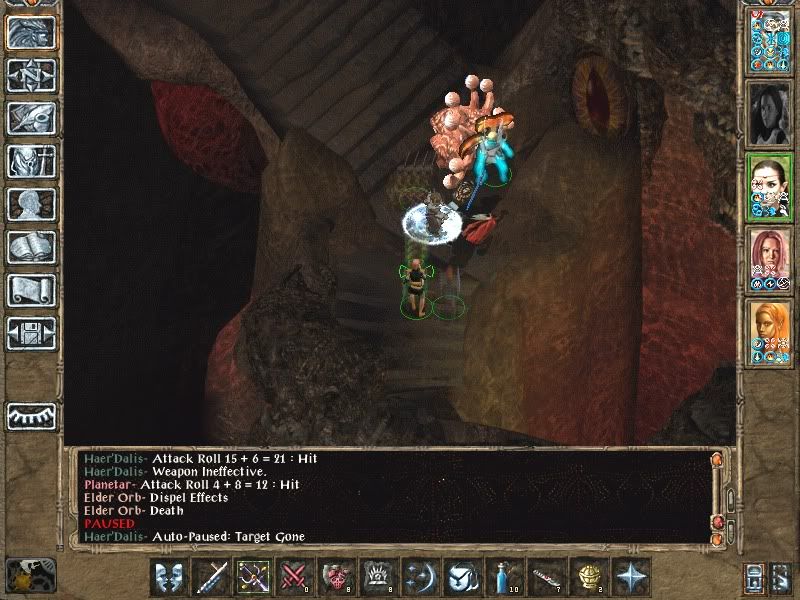Choose the crossed red swords slot
Viewport: 800px width, 600px height.
coord(294,577)
